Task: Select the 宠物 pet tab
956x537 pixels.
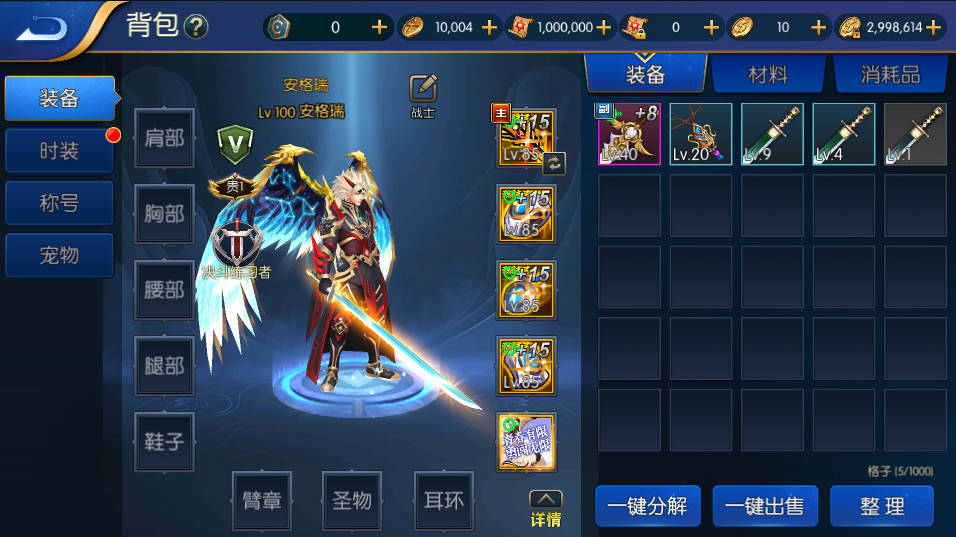Action: (59, 255)
